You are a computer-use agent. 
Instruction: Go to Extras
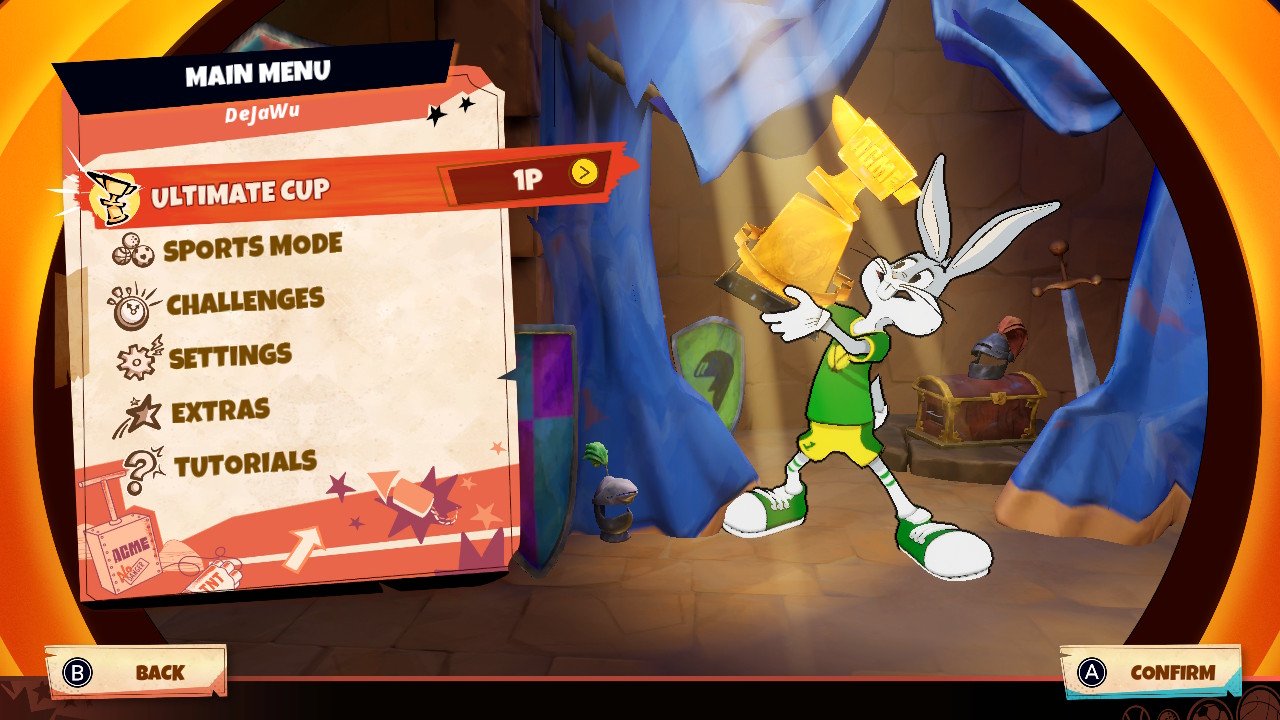coord(220,410)
